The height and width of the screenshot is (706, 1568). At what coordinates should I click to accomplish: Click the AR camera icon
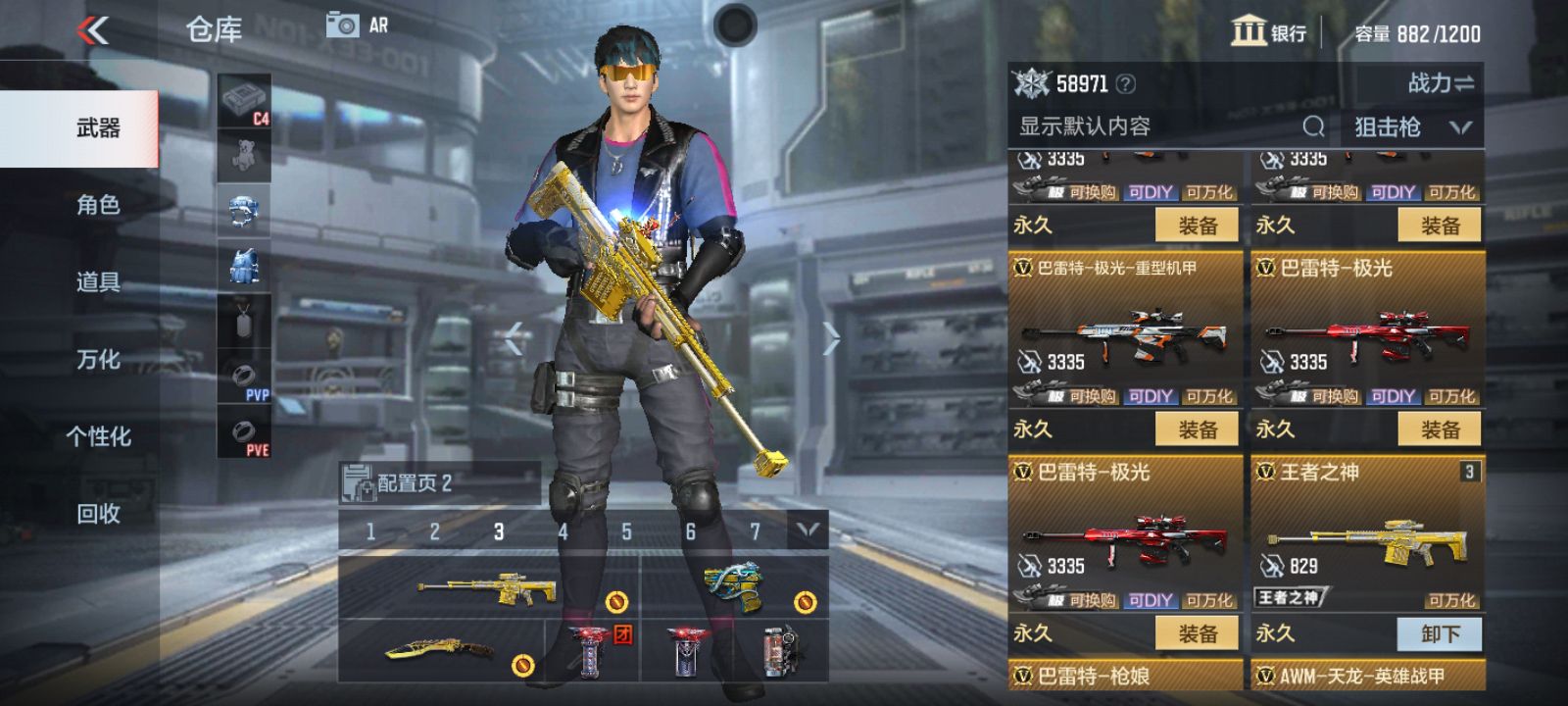[340, 25]
